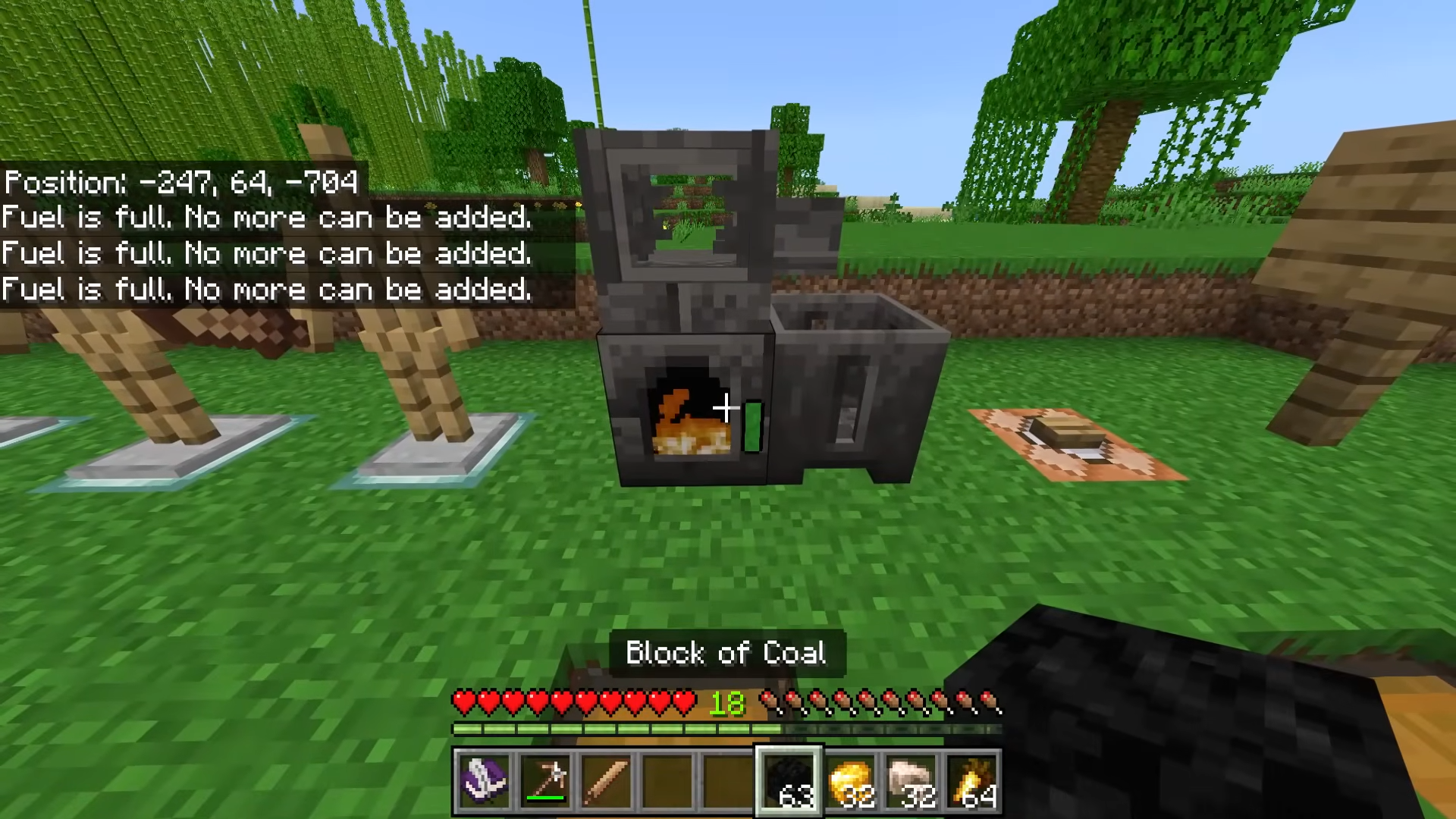Image resolution: width=1456 pixels, height=819 pixels.
Task: Choose the wooden sword slot
Action: [x=606, y=782]
